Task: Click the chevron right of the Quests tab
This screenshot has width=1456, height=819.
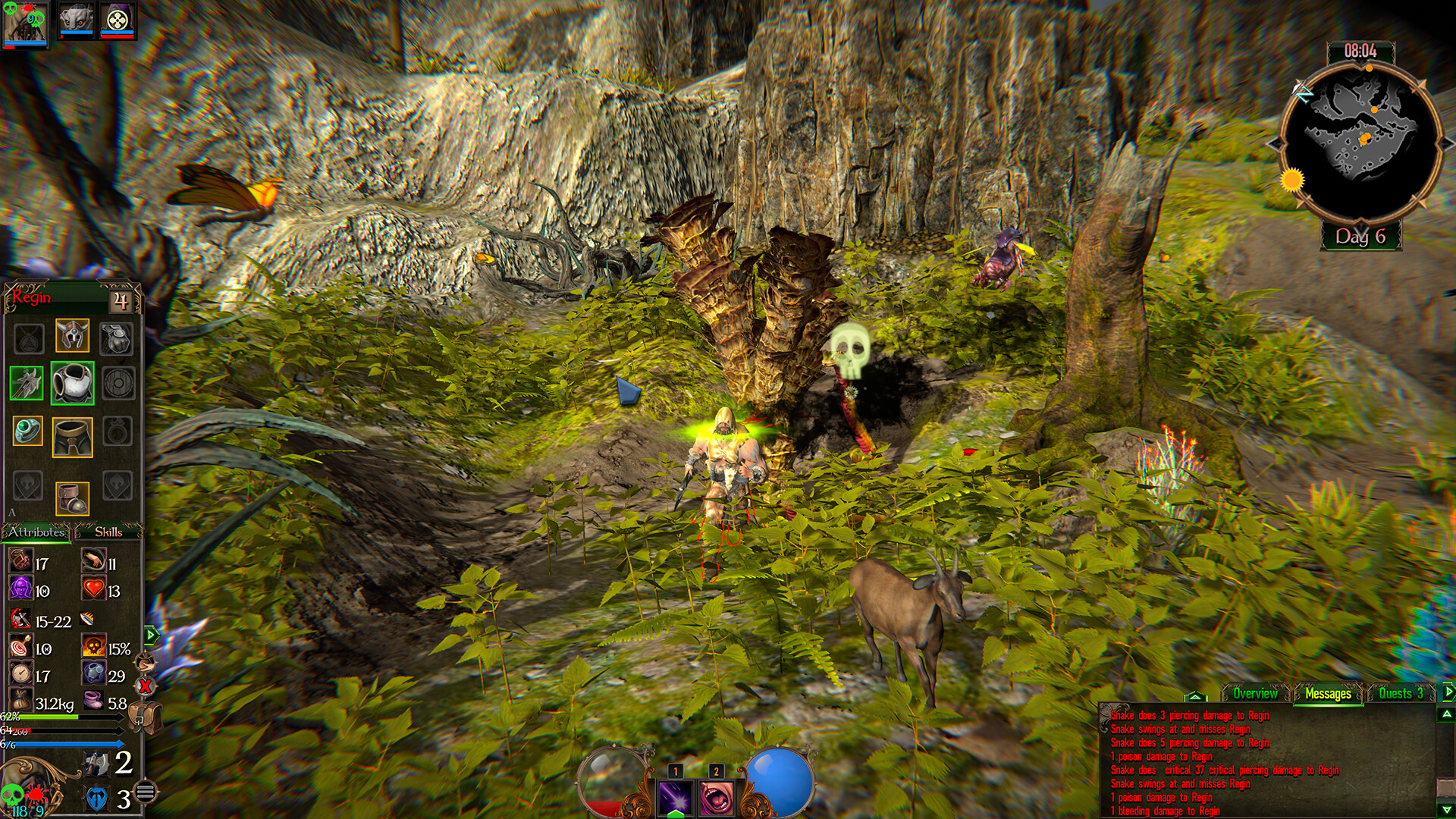Action: click(x=1449, y=692)
